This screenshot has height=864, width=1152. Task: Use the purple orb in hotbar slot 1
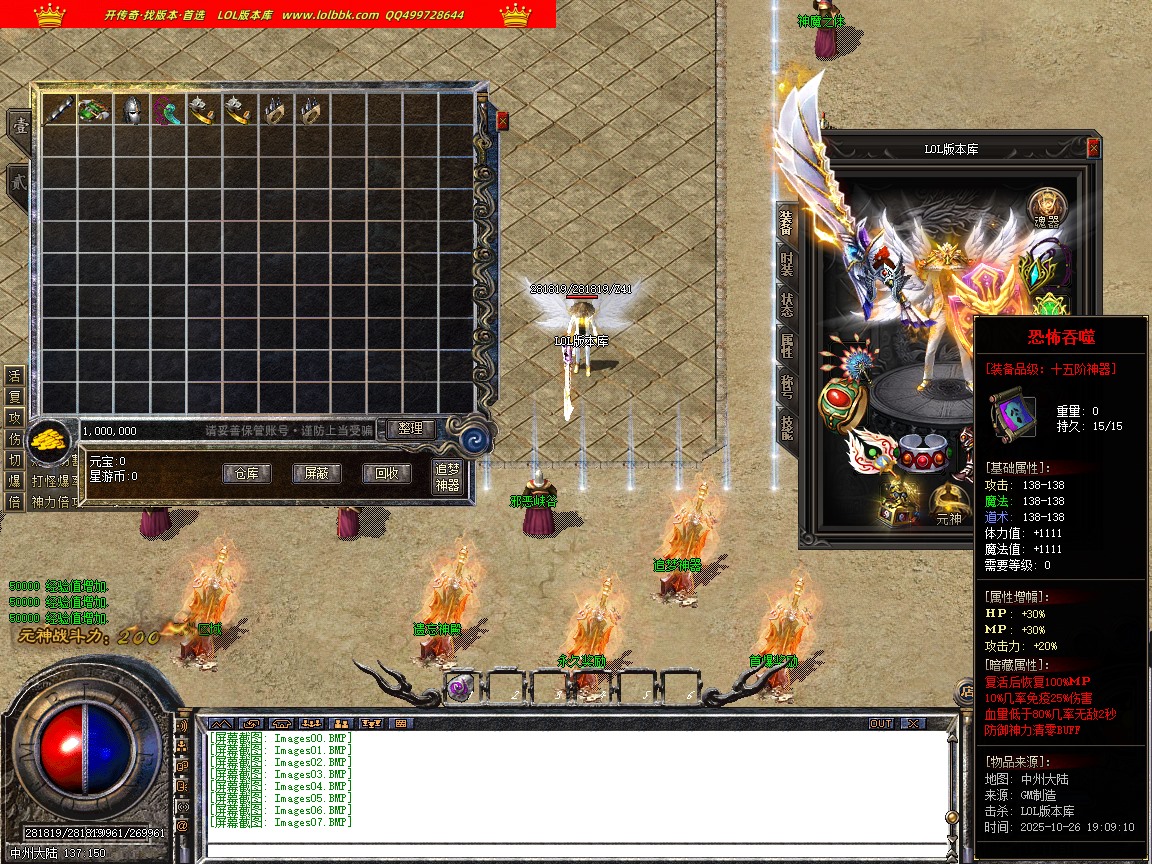(x=461, y=688)
